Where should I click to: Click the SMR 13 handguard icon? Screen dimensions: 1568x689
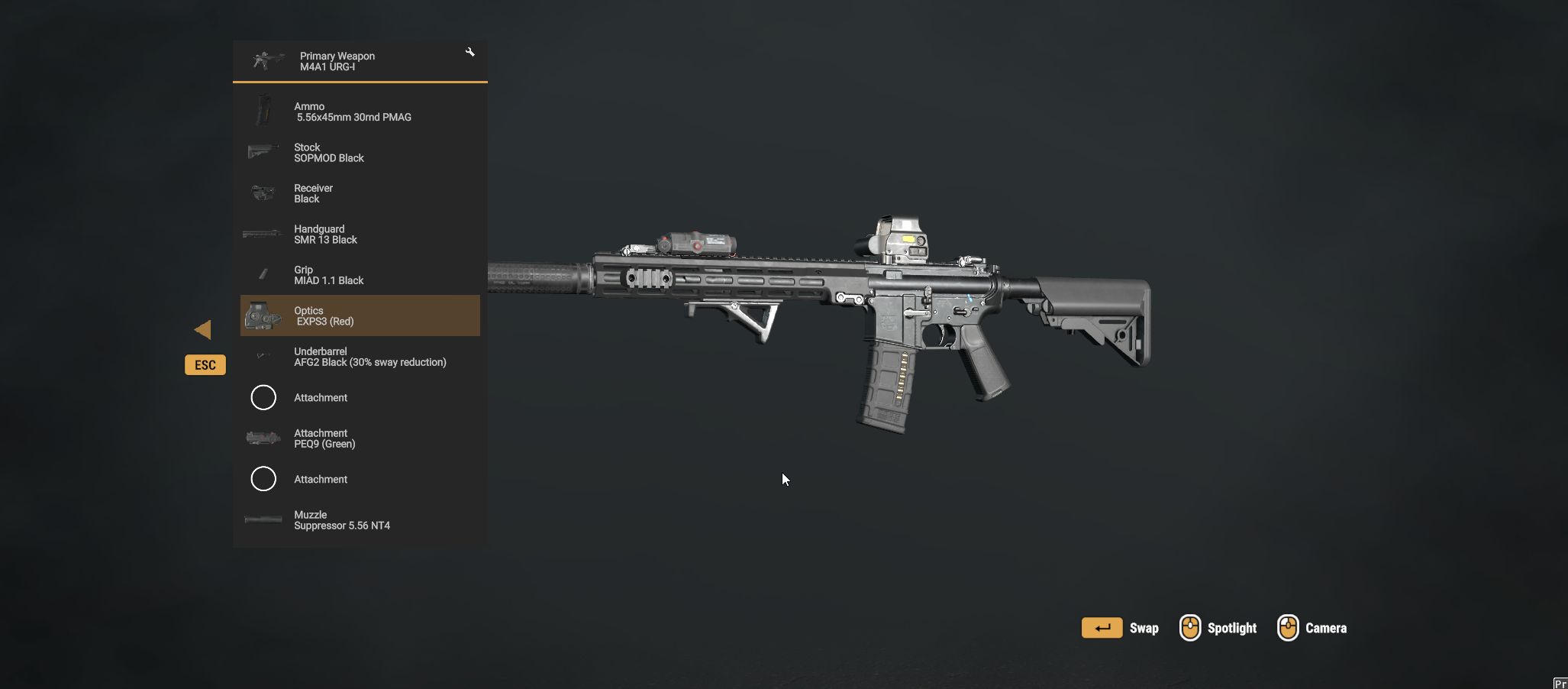click(x=263, y=234)
